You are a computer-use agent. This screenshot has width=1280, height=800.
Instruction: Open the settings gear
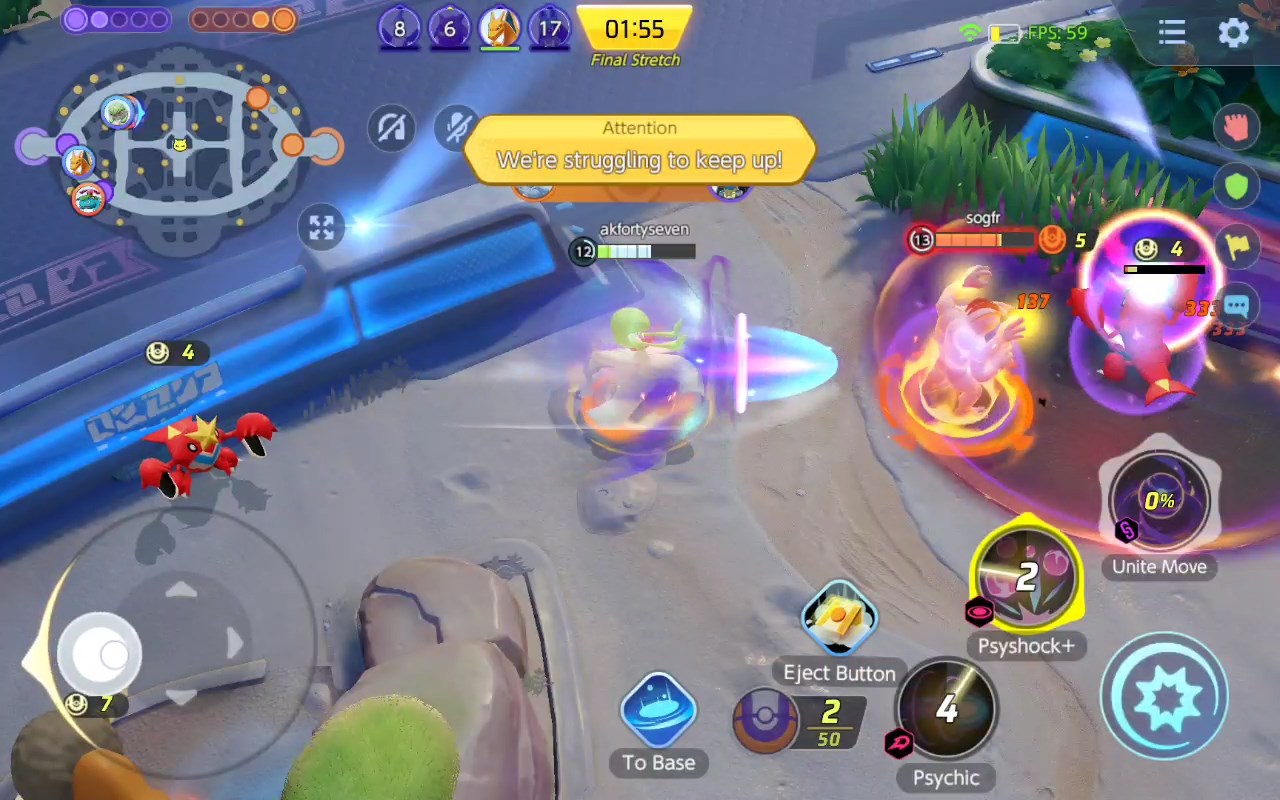(1233, 33)
